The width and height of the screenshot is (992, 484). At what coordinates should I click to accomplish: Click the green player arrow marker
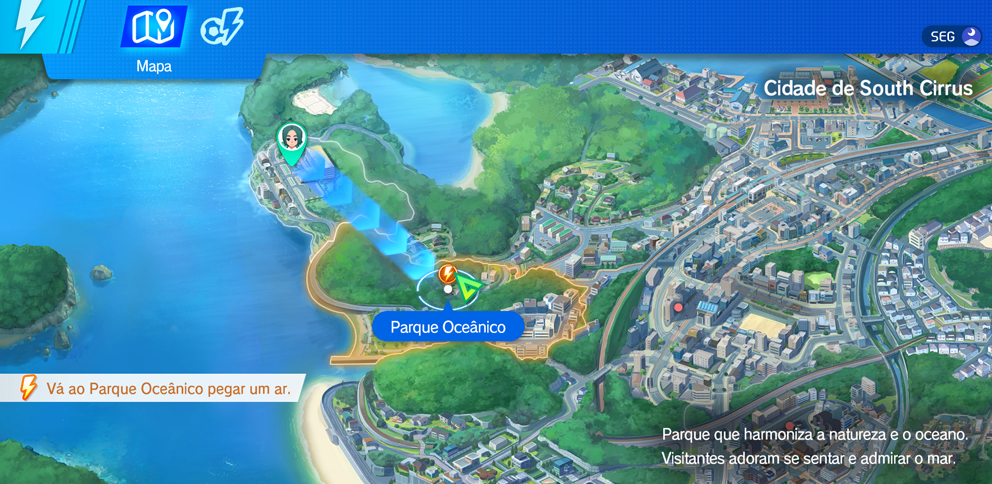pyautogui.click(x=469, y=288)
